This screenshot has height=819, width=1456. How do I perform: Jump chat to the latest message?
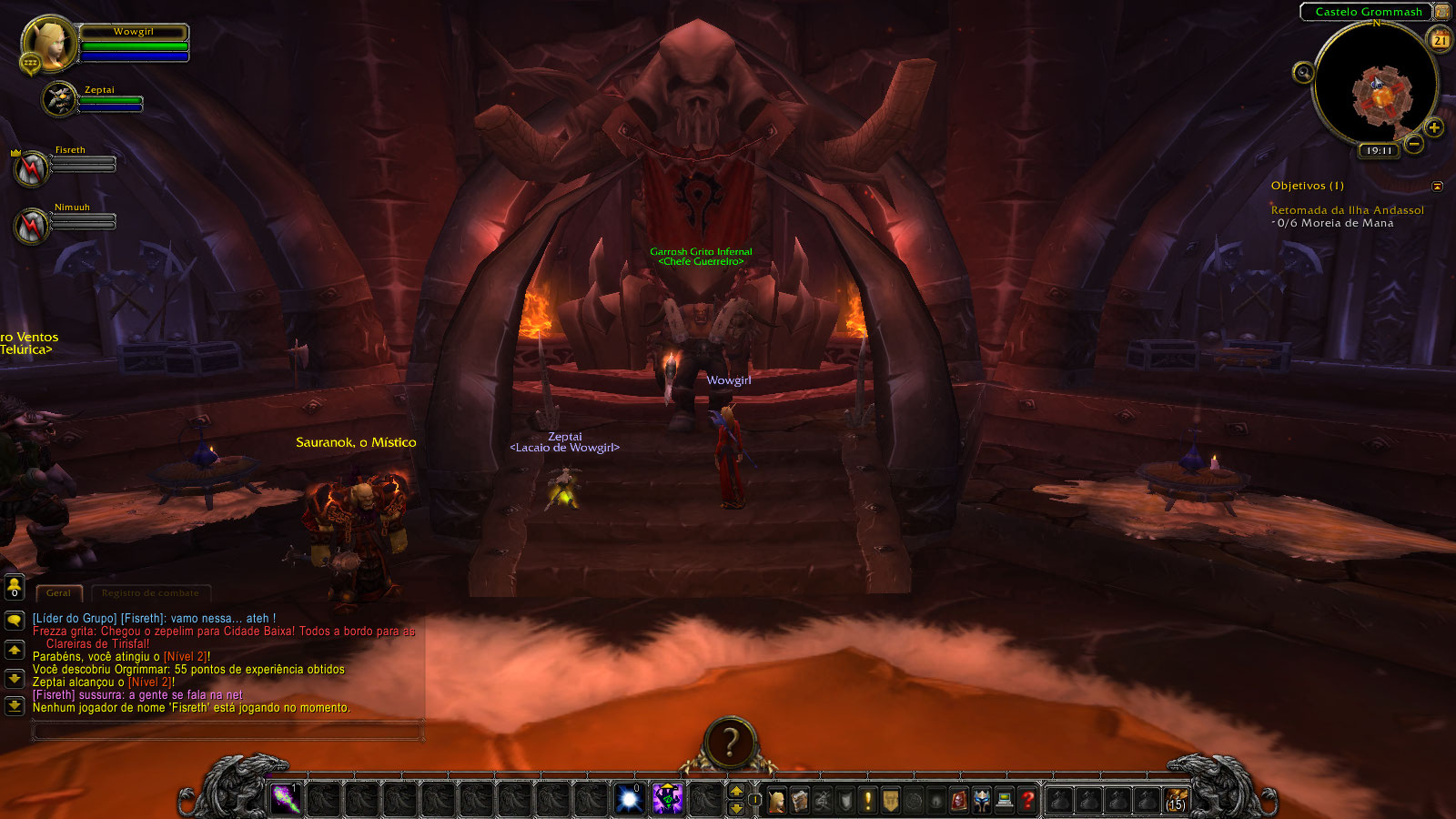(15, 705)
